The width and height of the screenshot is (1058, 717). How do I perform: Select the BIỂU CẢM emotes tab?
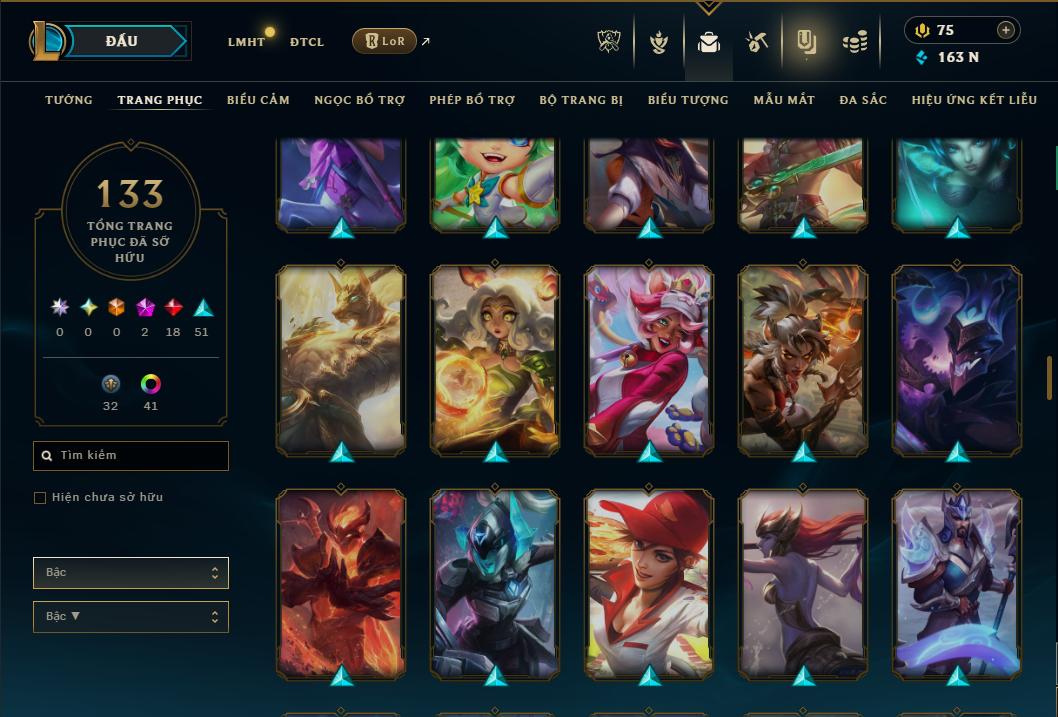258,100
